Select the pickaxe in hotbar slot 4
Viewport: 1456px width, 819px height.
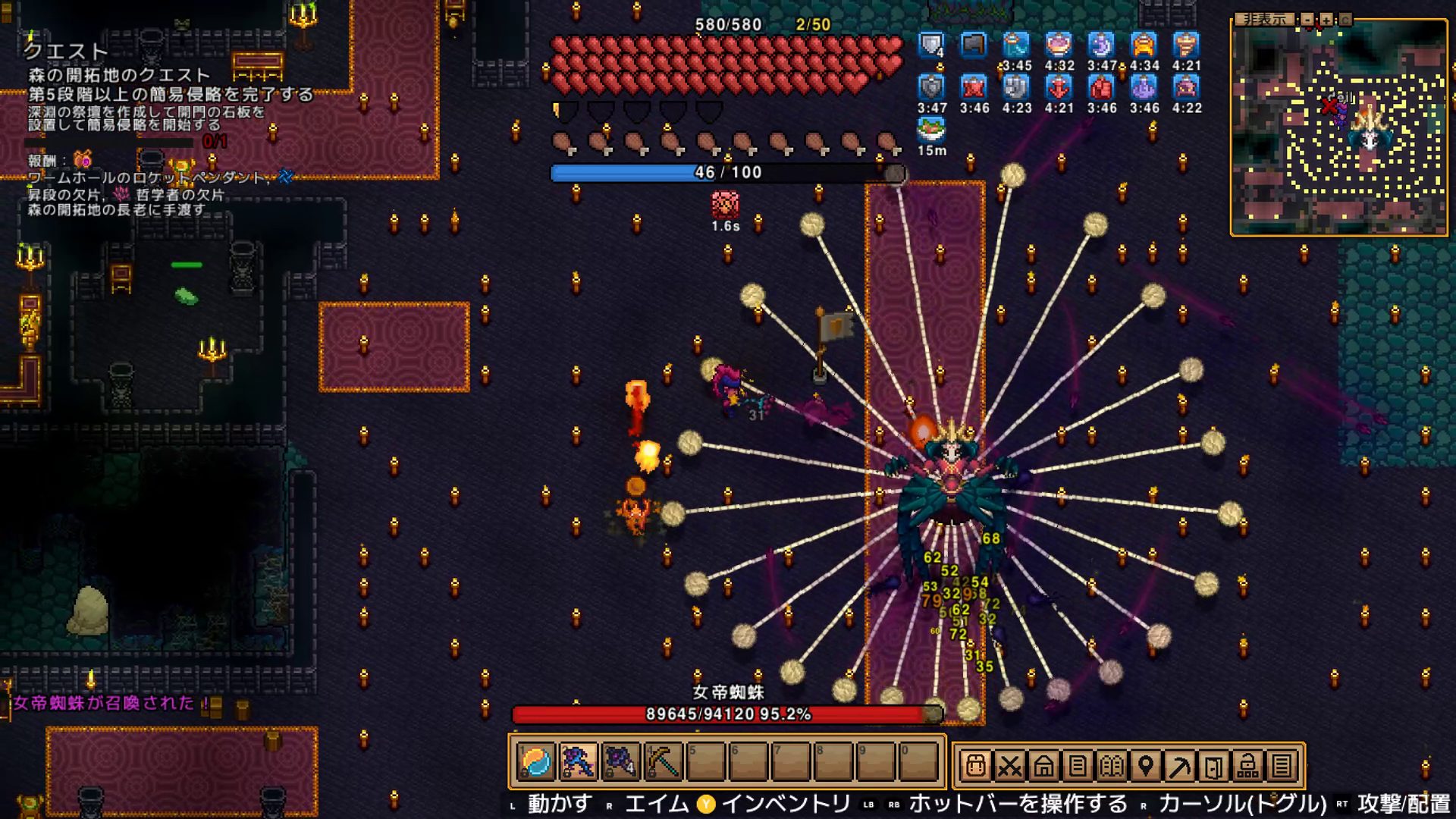663,761
